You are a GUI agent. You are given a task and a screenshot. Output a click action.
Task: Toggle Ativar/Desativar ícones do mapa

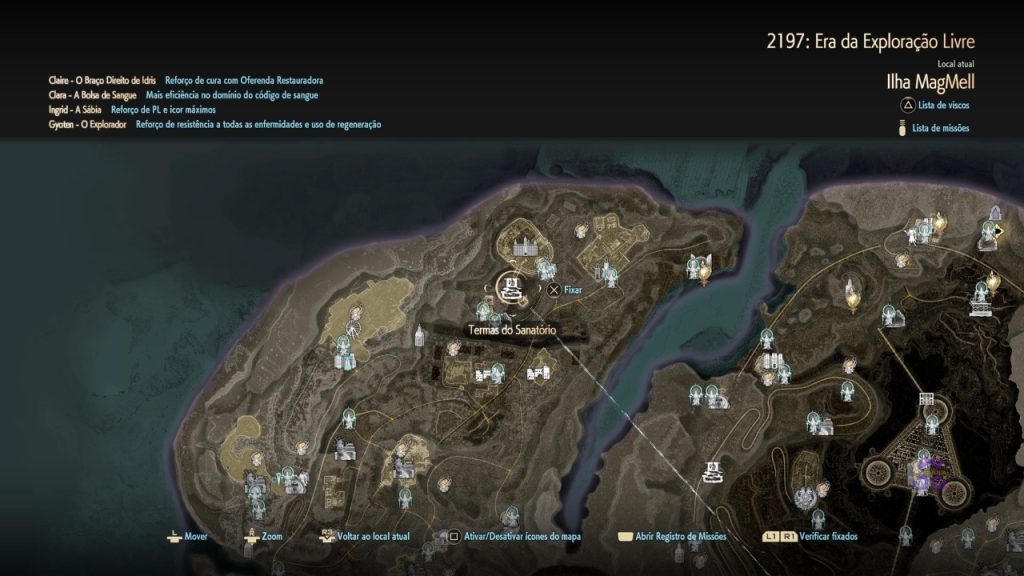click(511, 537)
